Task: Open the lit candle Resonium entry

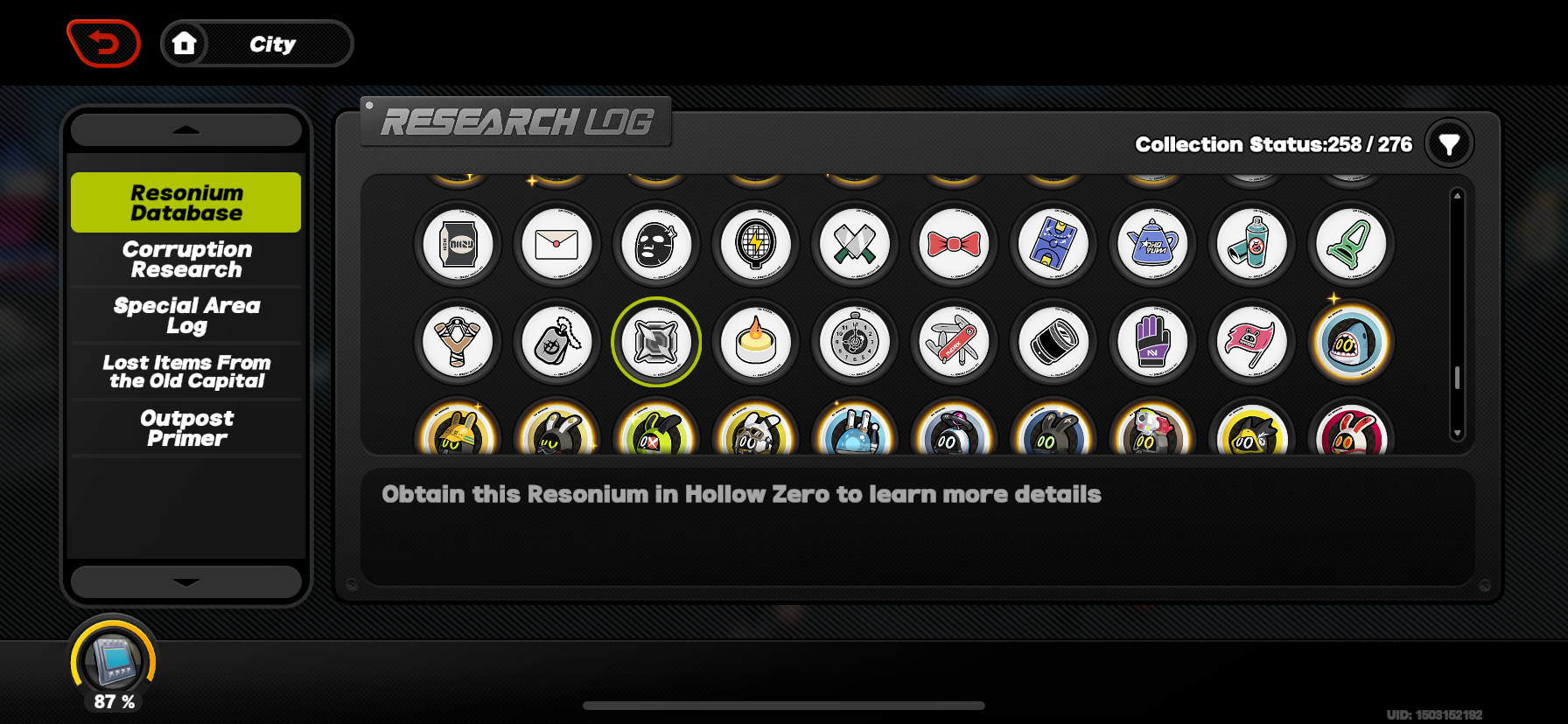Action: coord(755,343)
